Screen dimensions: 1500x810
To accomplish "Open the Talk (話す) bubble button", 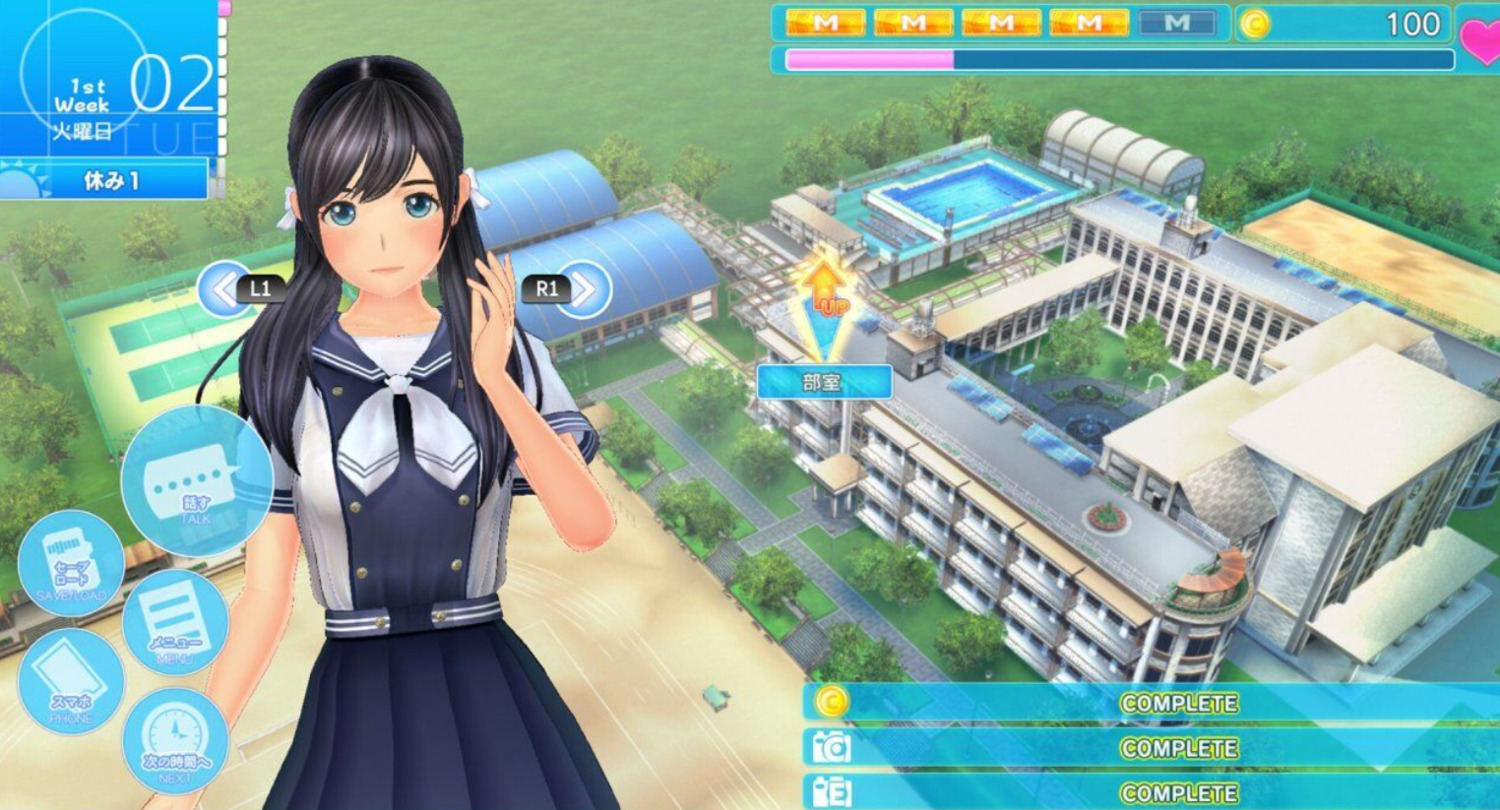I will (x=196, y=481).
